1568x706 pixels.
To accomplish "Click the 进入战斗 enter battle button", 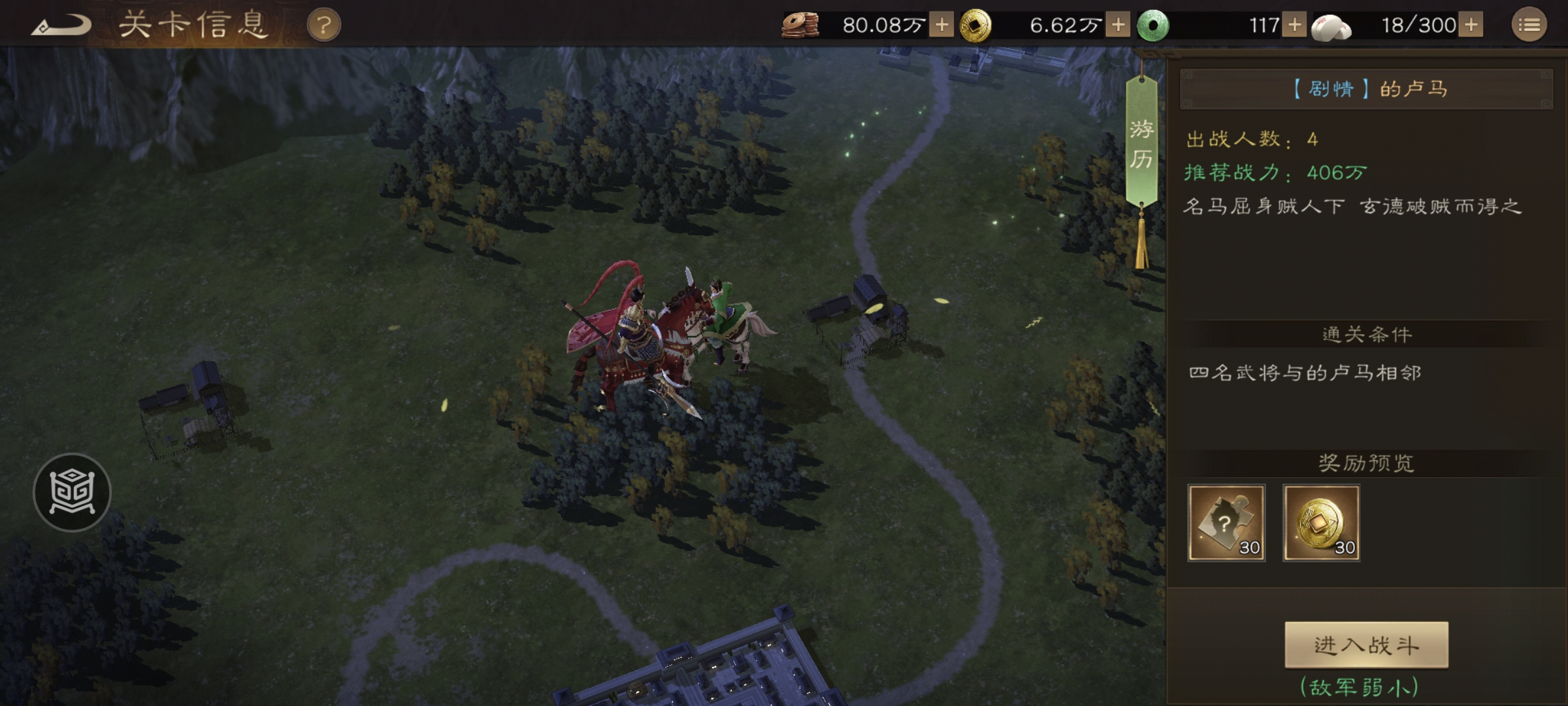I will pos(1366,645).
